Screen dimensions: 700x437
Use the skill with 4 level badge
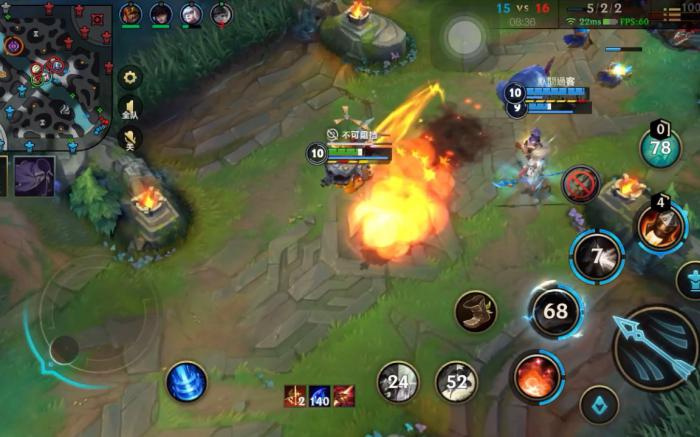click(661, 226)
